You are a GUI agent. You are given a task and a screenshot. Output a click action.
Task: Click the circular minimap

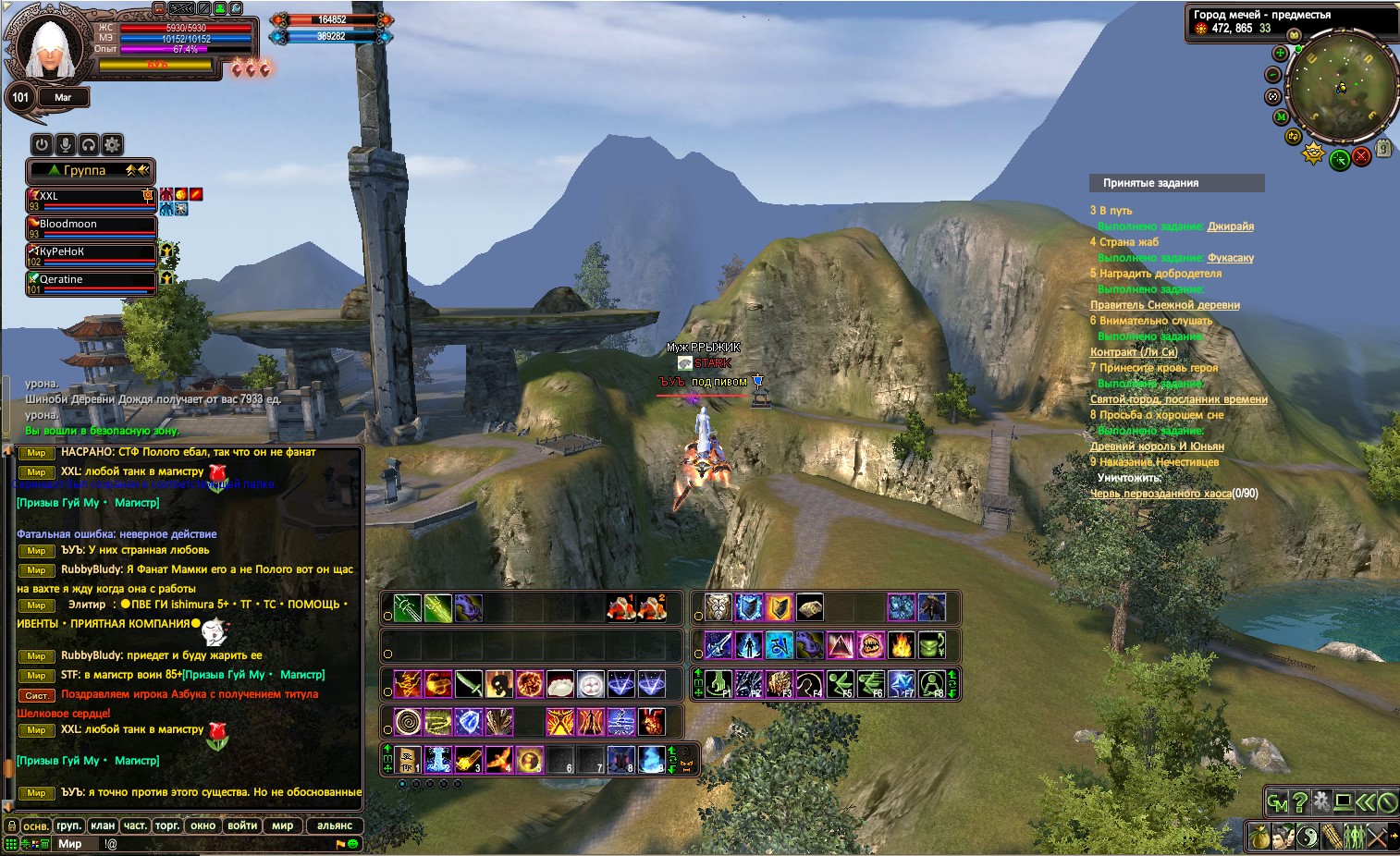tap(1343, 86)
